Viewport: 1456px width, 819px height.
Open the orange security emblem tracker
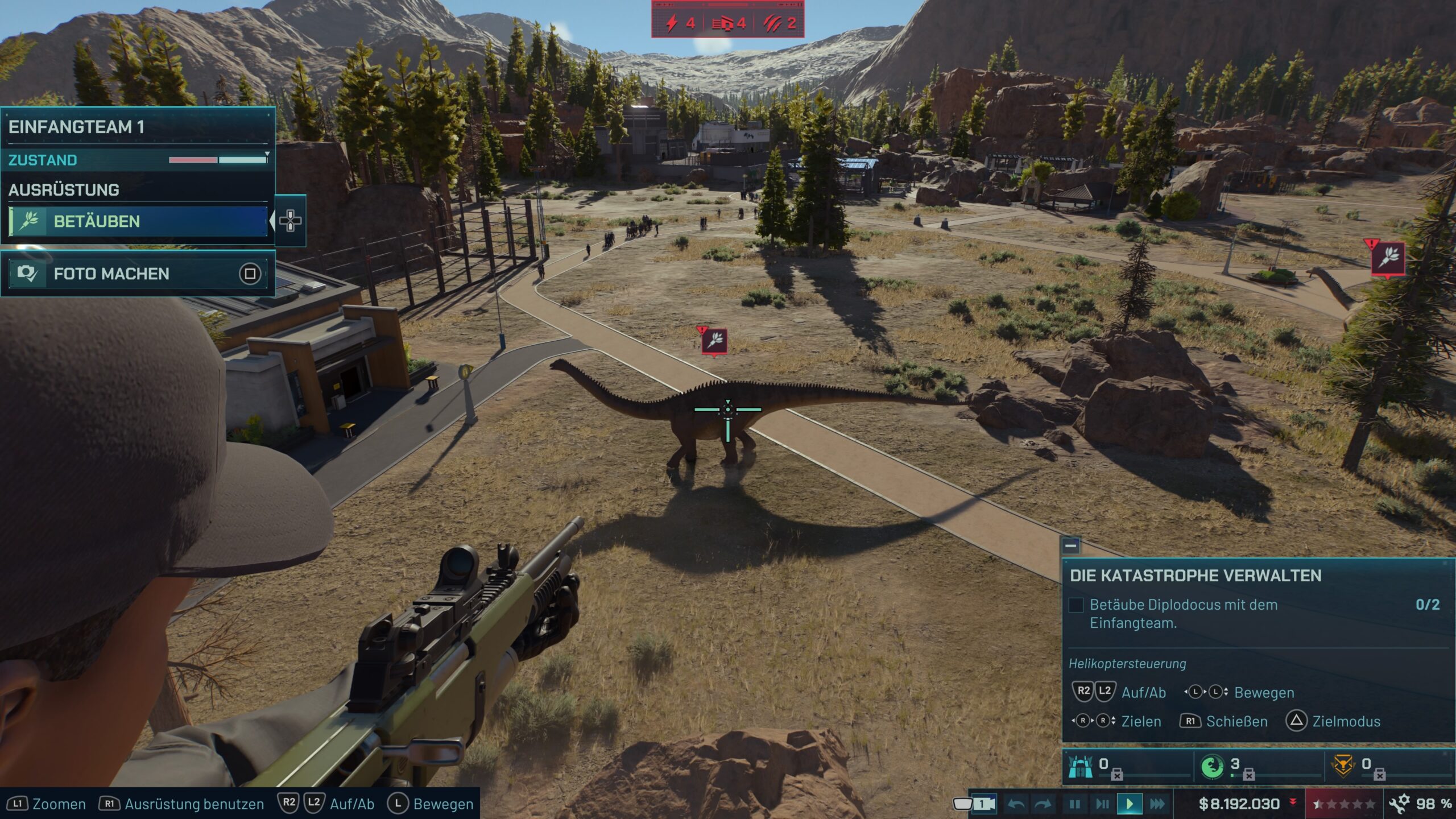(1343, 766)
